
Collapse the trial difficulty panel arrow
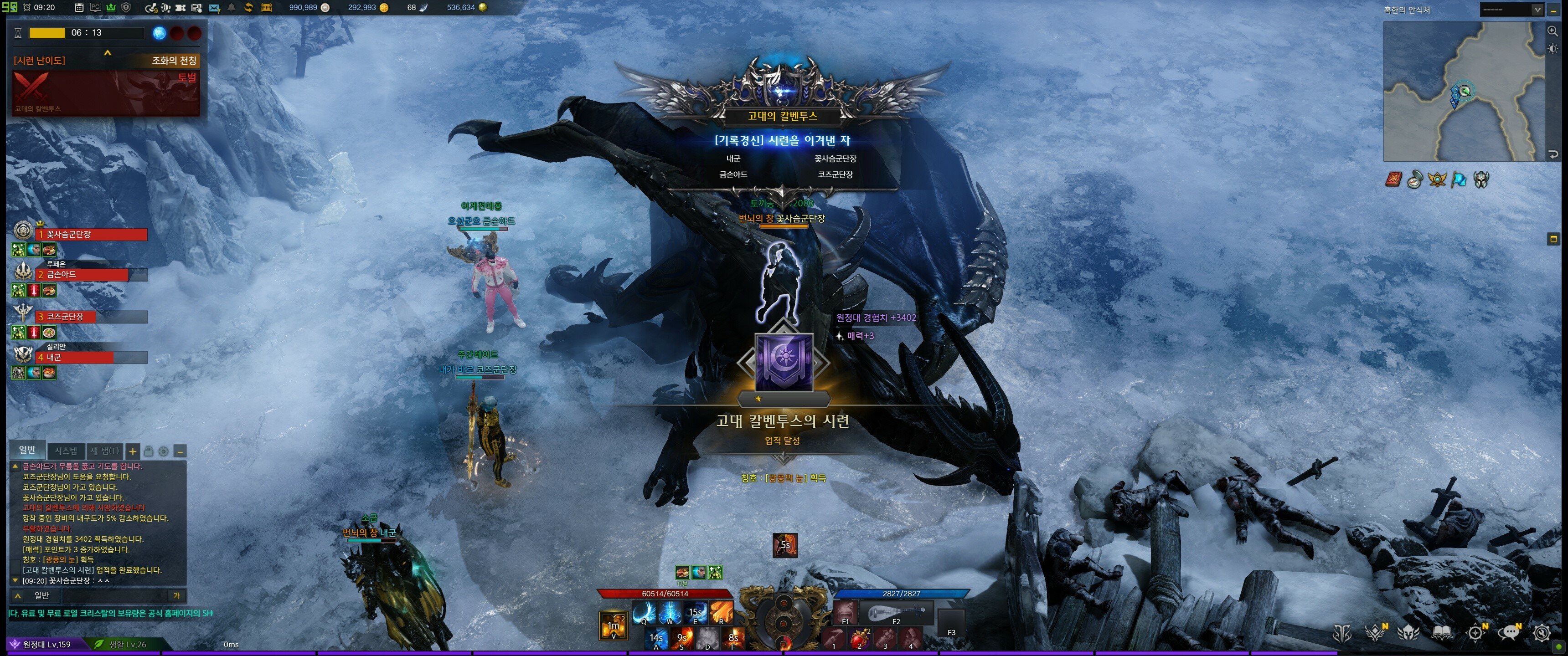(108, 53)
